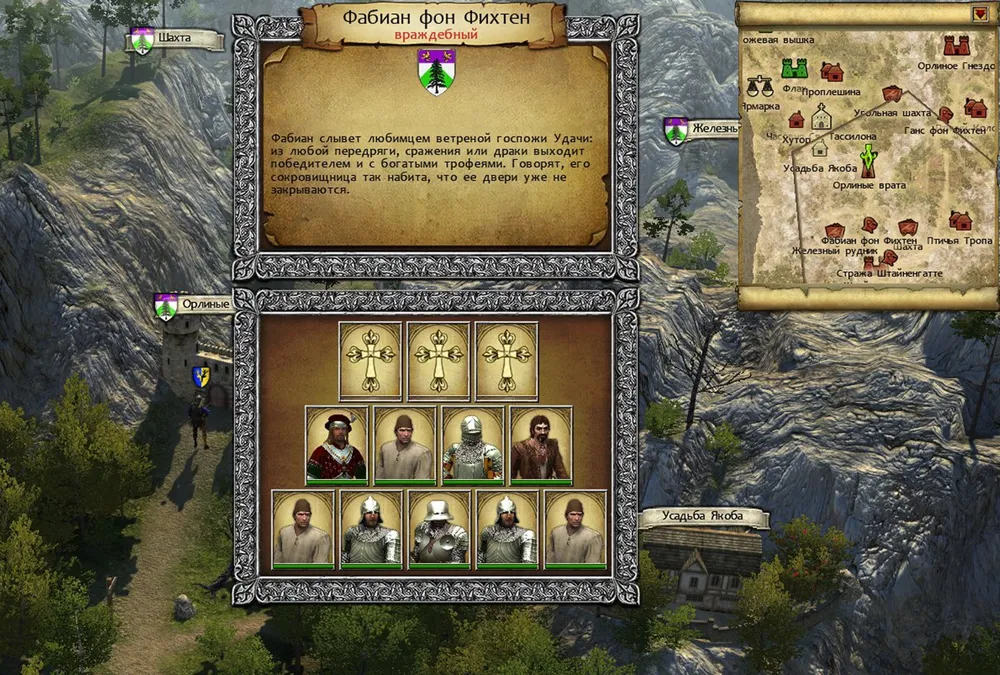The image size is (1000, 675).
Task: Select Птичья Тропа village on the map
Action: [961, 220]
